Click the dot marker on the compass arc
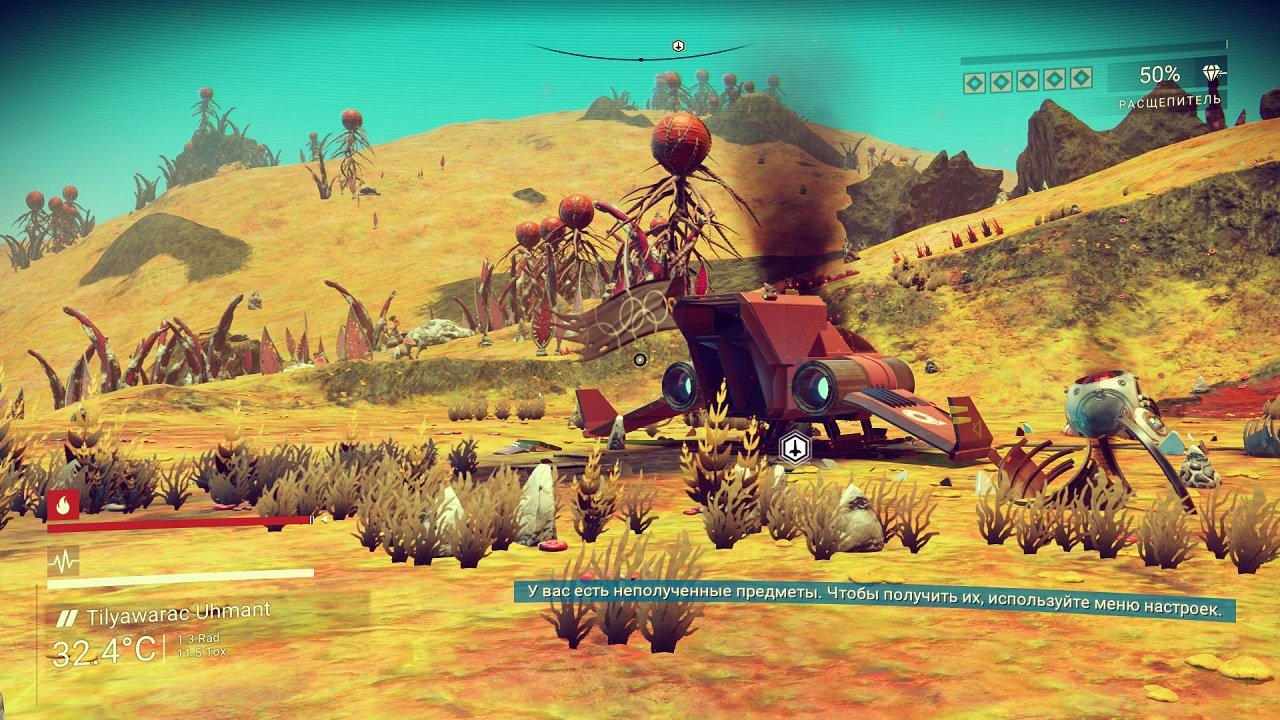 pos(640,59)
